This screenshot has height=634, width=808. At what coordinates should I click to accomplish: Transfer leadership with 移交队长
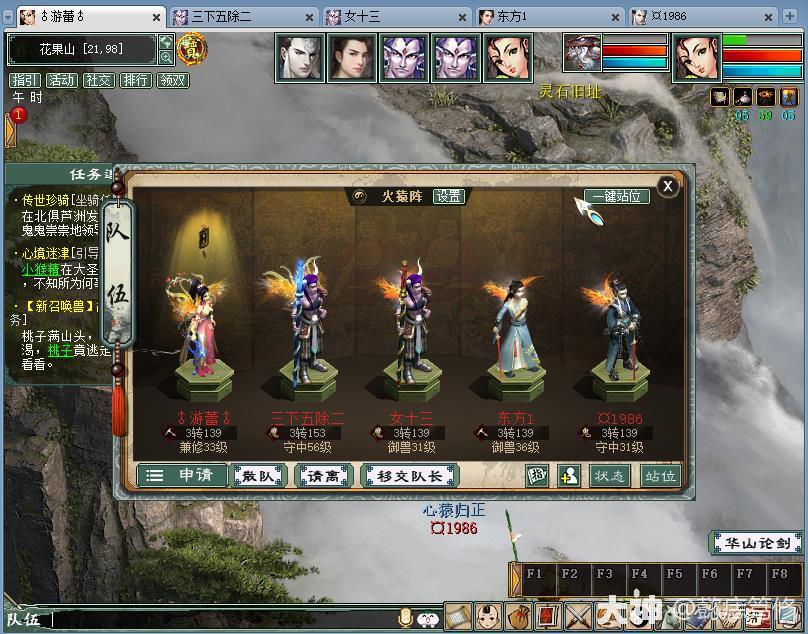click(408, 476)
